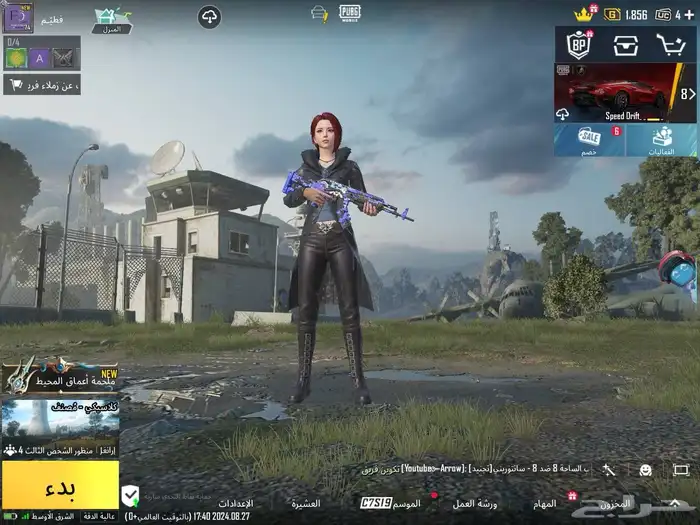This screenshot has width=700, height=525.
Task: Open the SALE discount offers
Action: pyautogui.click(x=590, y=140)
